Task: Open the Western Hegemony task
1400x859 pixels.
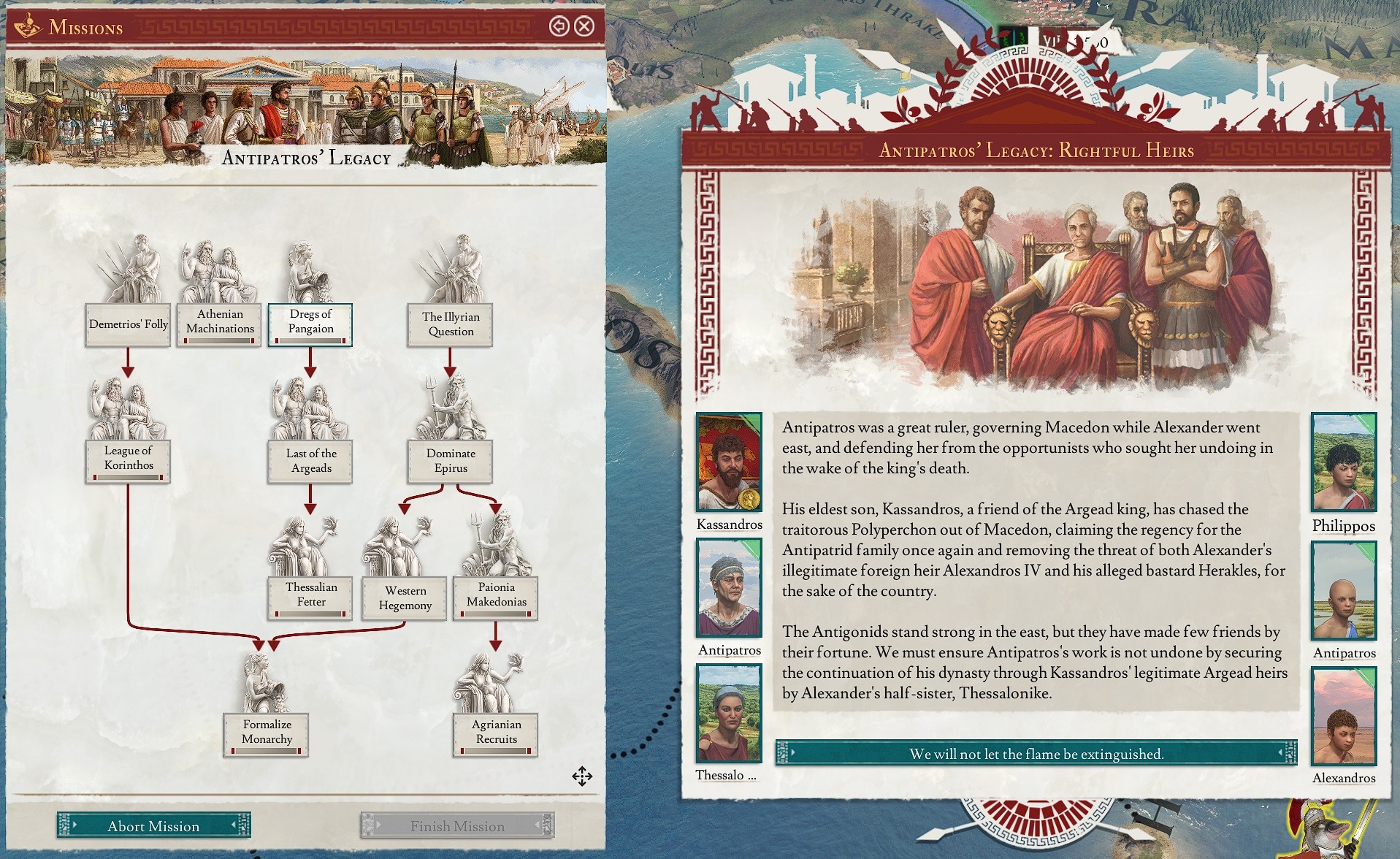Action: point(405,598)
